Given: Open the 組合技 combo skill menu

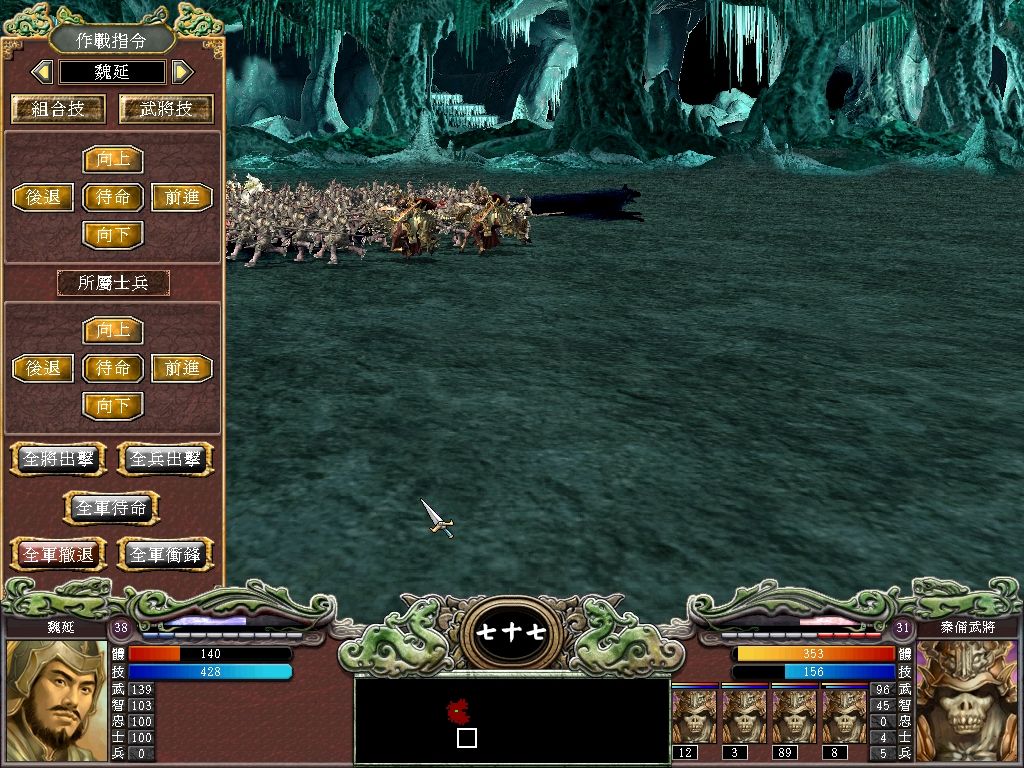Looking at the screenshot, I should (x=58, y=109).
